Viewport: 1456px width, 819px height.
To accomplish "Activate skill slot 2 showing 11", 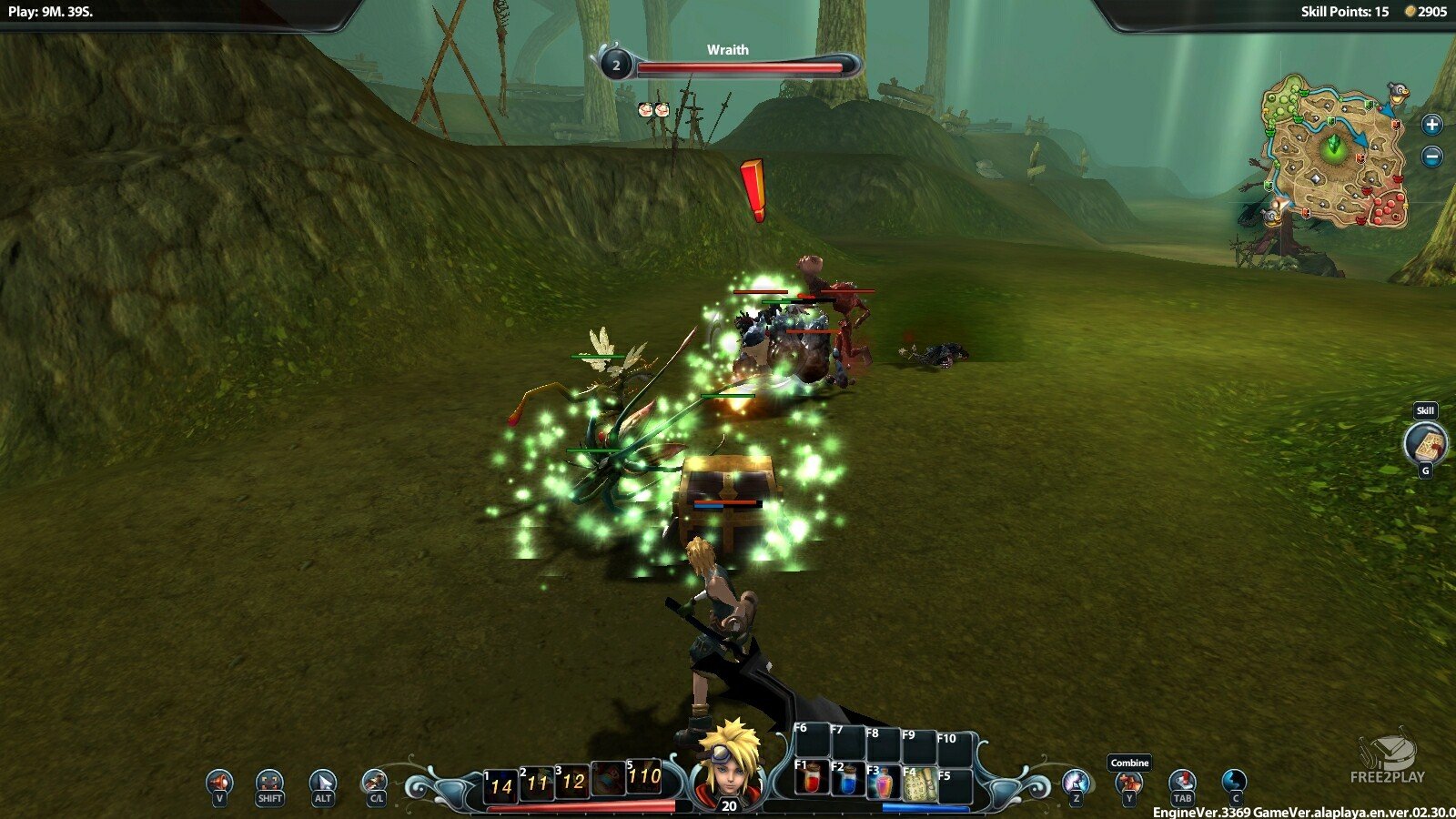I will (537, 782).
